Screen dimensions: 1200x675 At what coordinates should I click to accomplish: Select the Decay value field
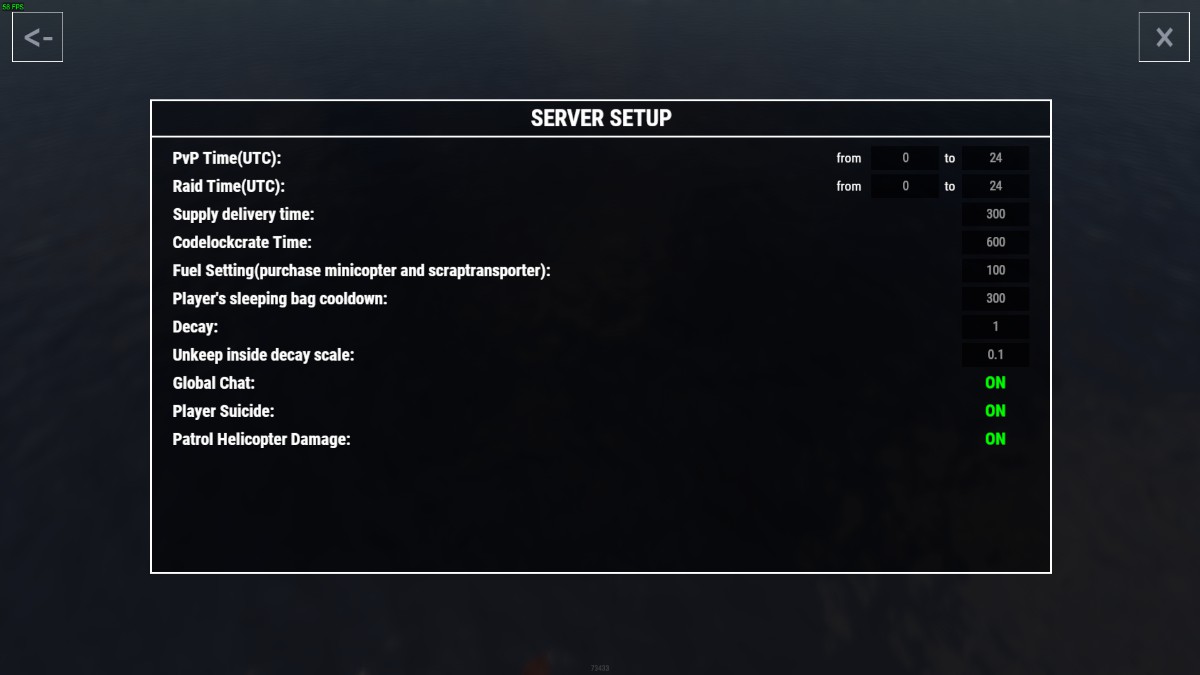pos(995,326)
